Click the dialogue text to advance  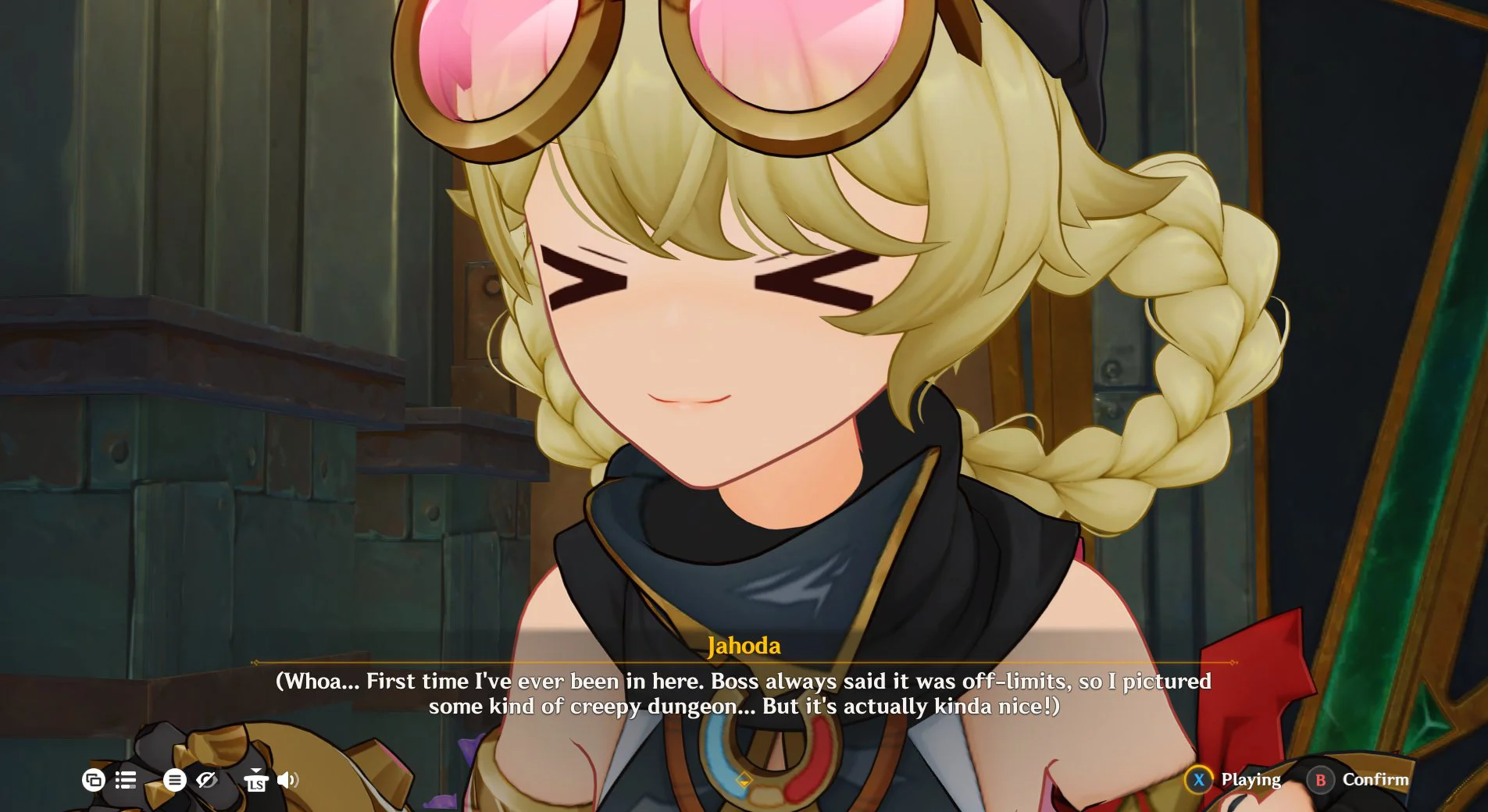point(742,693)
